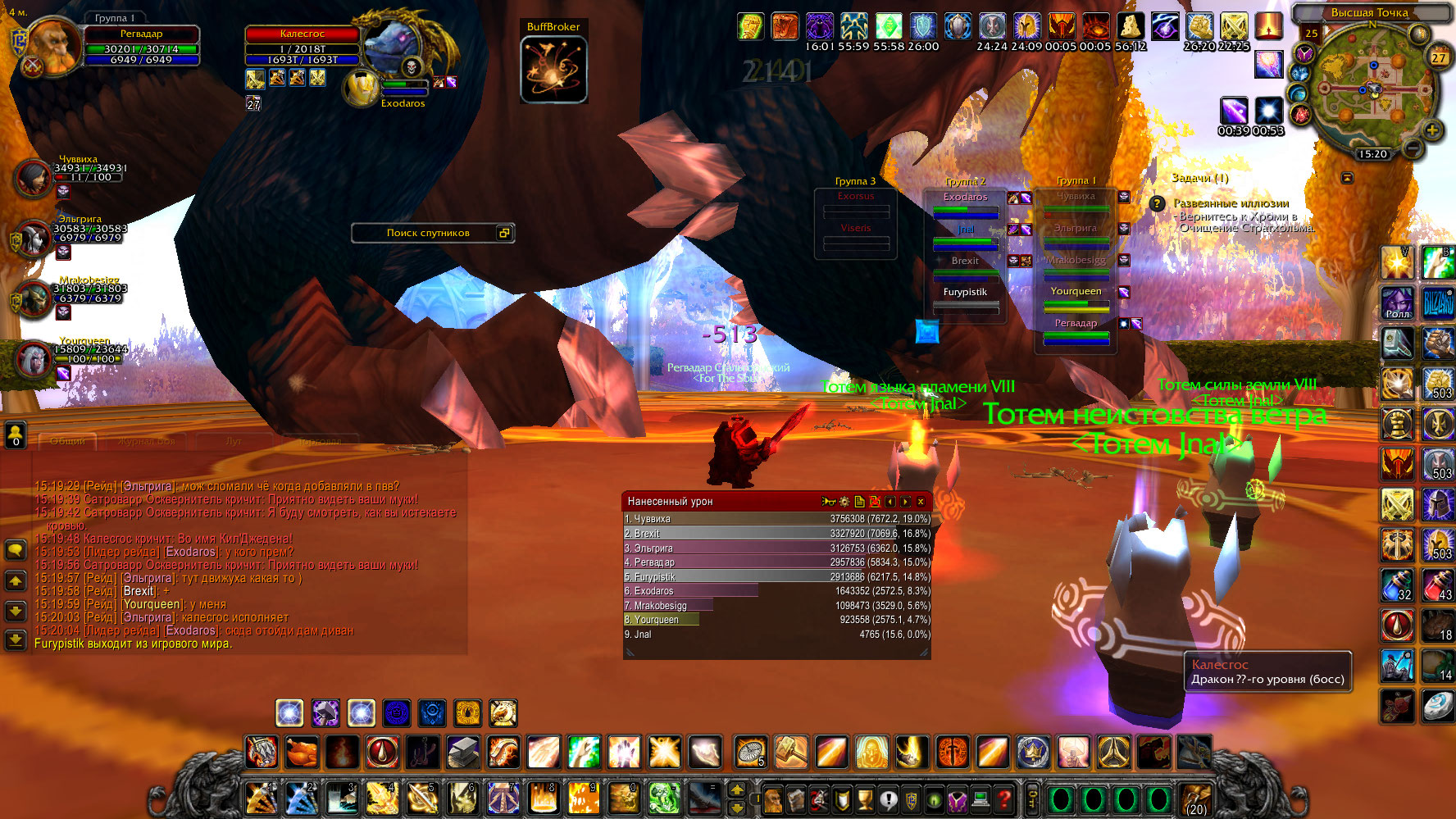Viewport: 1456px width, 819px height.
Task: Switch to the Общий chat tab
Action: coord(67,441)
